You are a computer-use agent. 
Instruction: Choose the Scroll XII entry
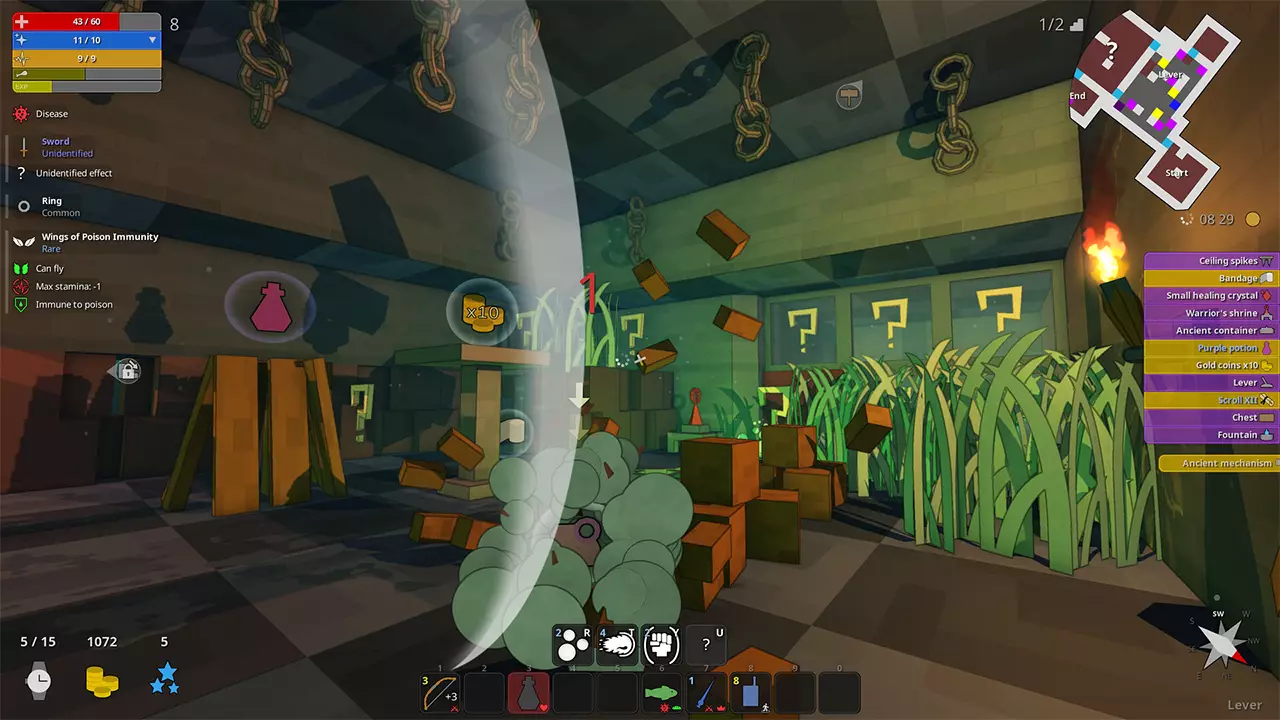(1212, 400)
